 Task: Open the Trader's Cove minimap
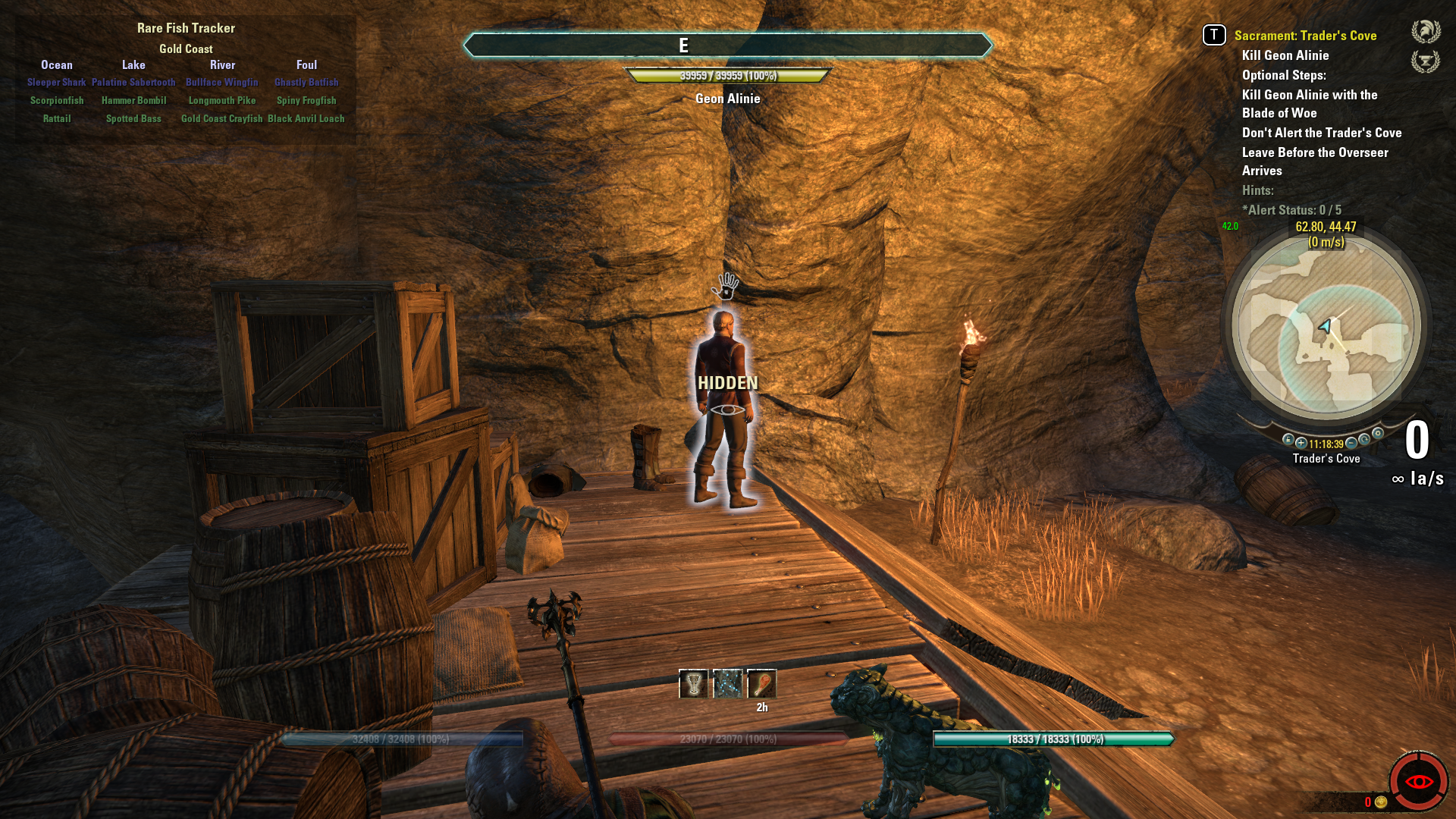pos(1326,328)
